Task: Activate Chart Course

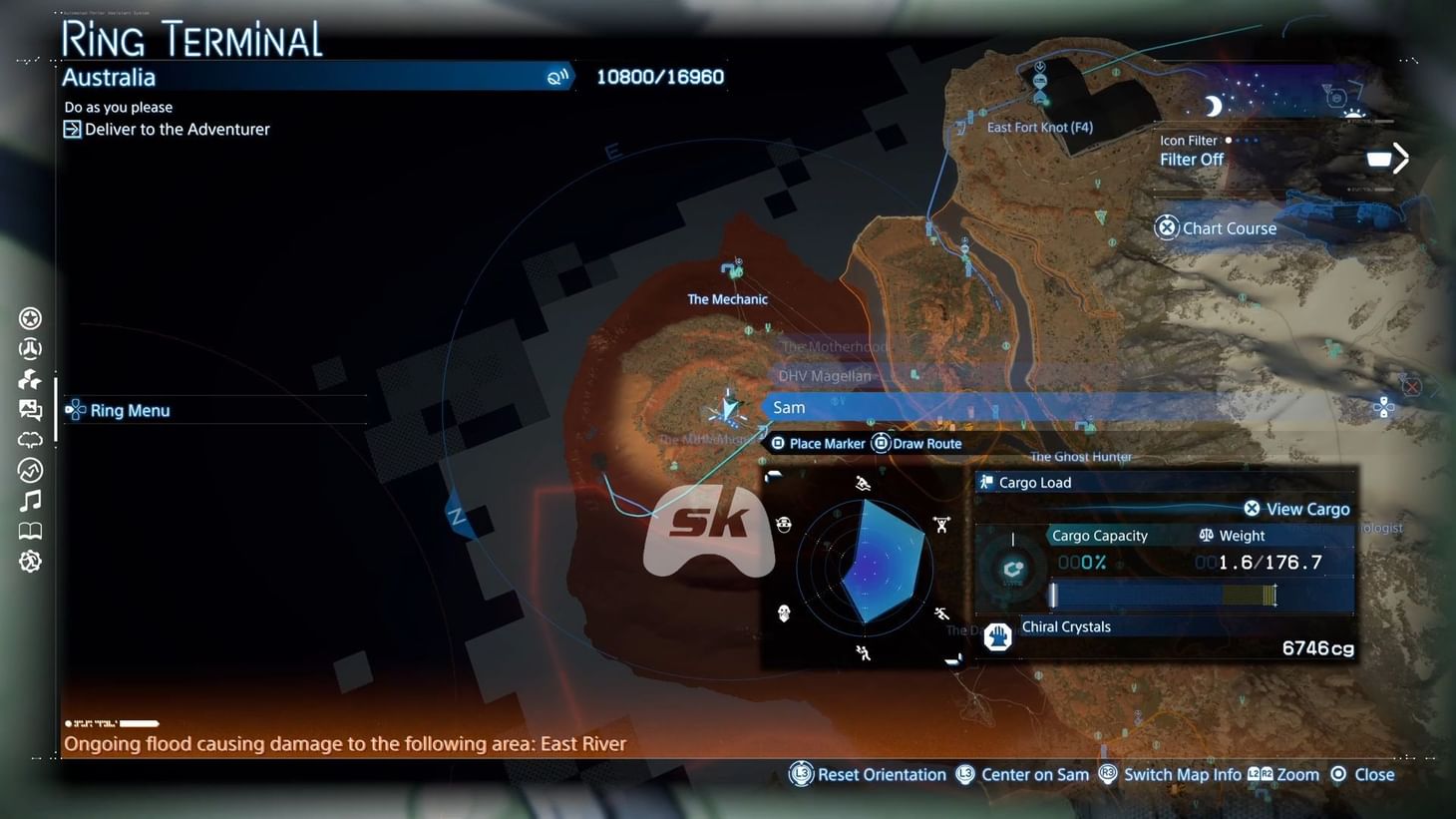Action: 1217,227
